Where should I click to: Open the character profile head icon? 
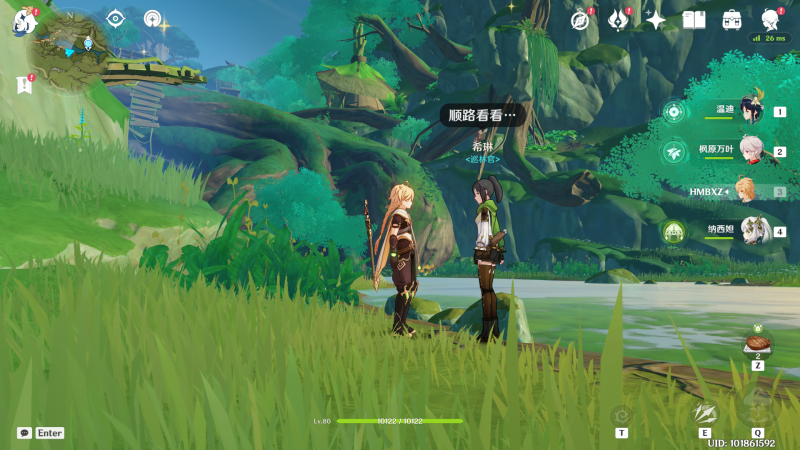(770, 20)
